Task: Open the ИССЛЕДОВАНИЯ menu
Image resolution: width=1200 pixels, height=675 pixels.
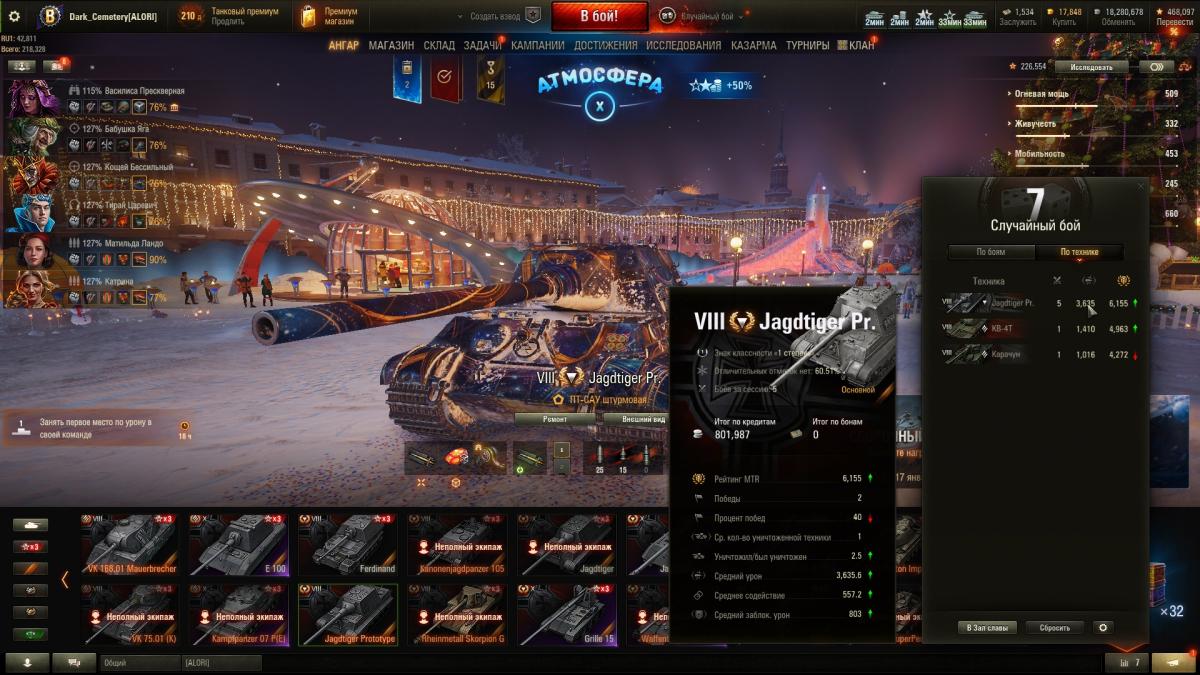Action: pyautogui.click(x=683, y=45)
